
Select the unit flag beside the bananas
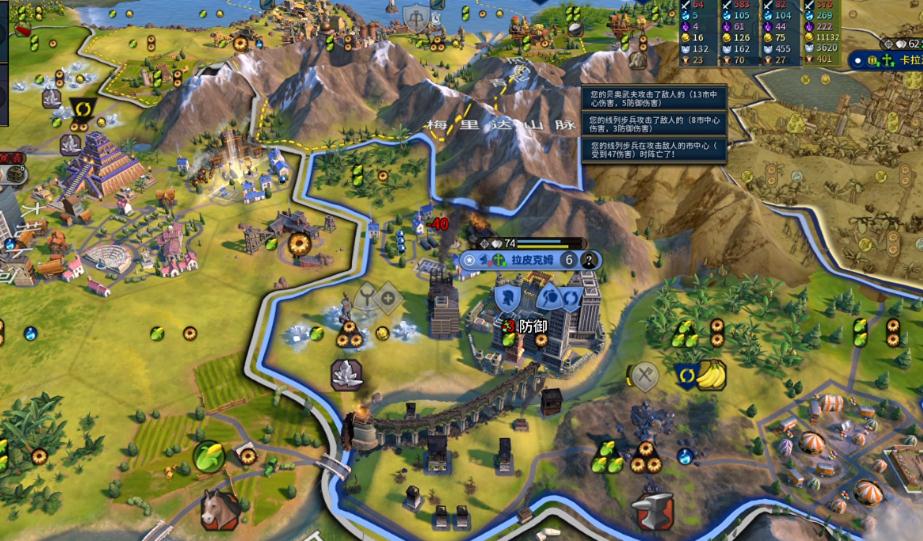pos(686,376)
